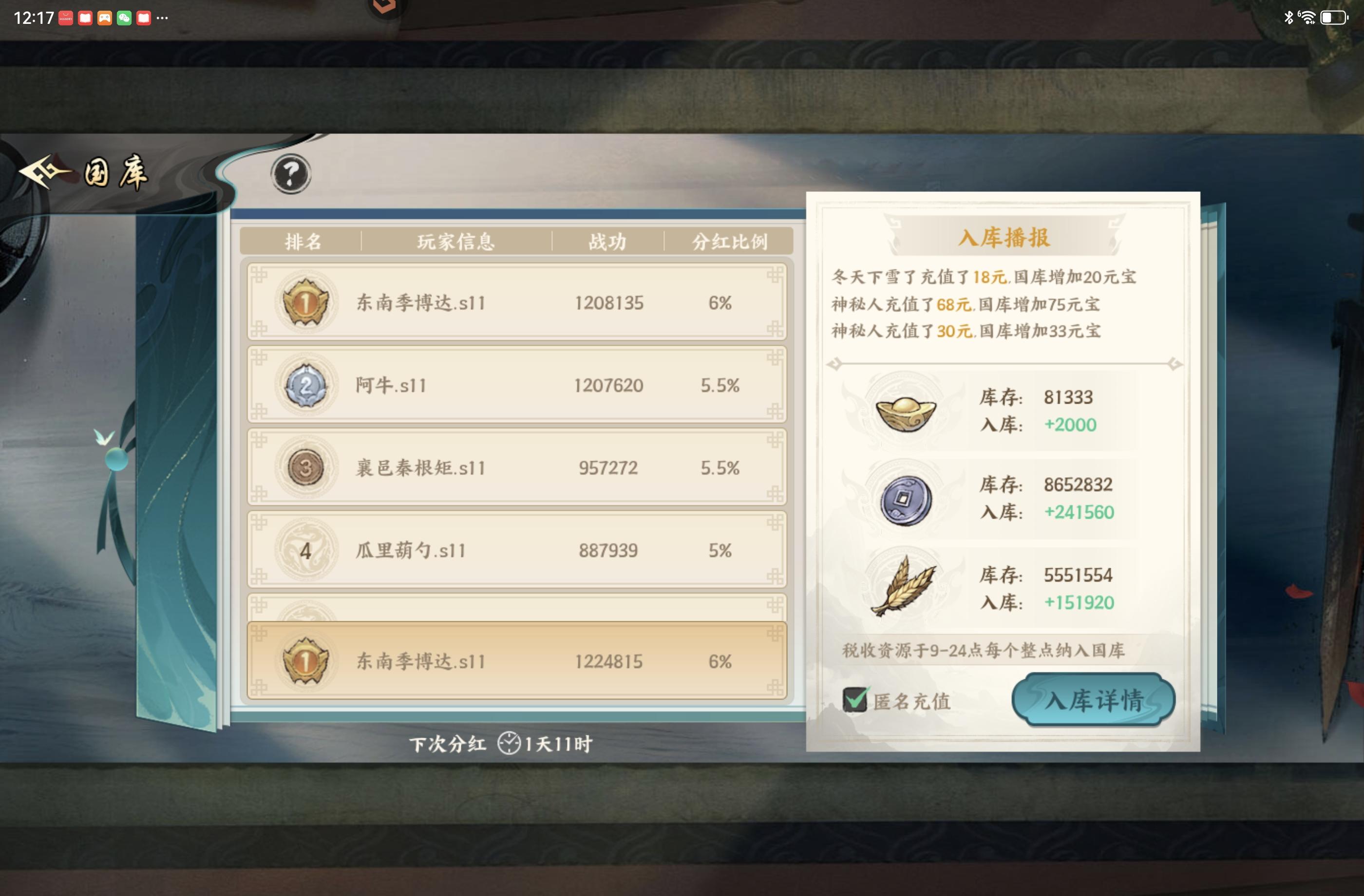This screenshot has height=896, width=1364.
Task: Select the 分红比例 column header
Action: (730, 241)
